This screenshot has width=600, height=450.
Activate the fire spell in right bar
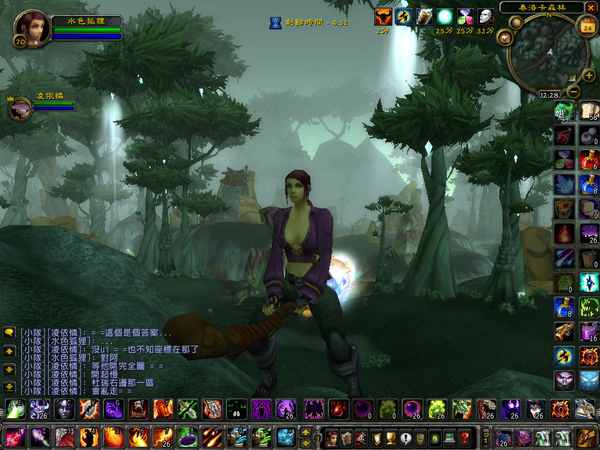coord(565,233)
